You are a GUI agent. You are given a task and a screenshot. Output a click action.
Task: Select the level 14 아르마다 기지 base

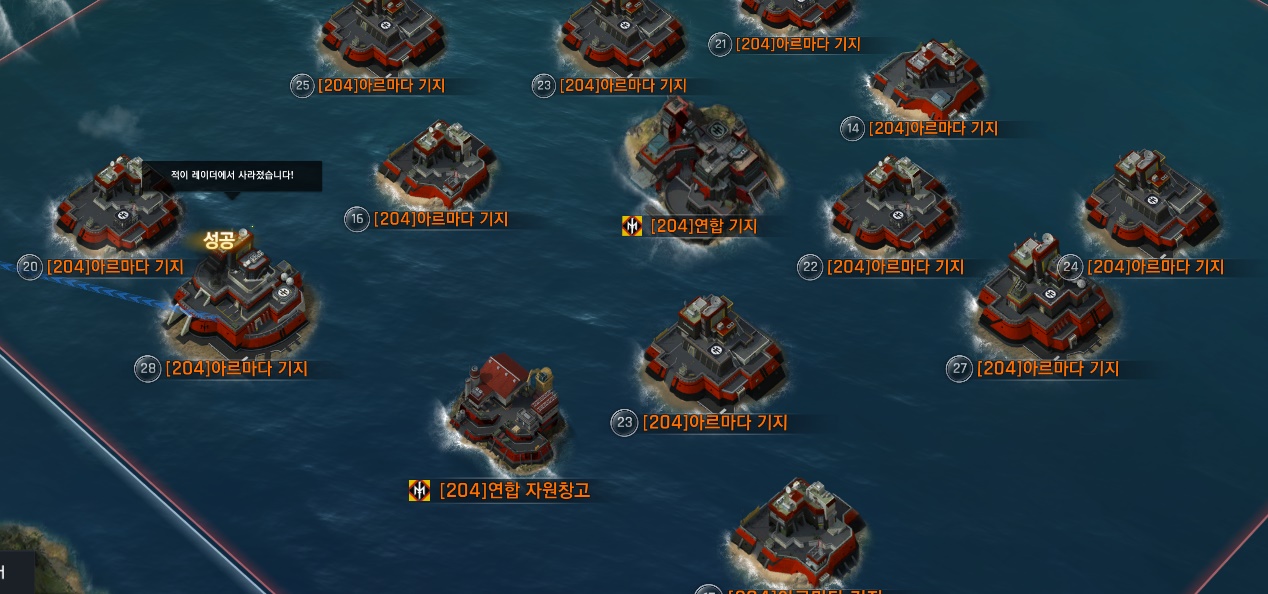[x=927, y=82]
